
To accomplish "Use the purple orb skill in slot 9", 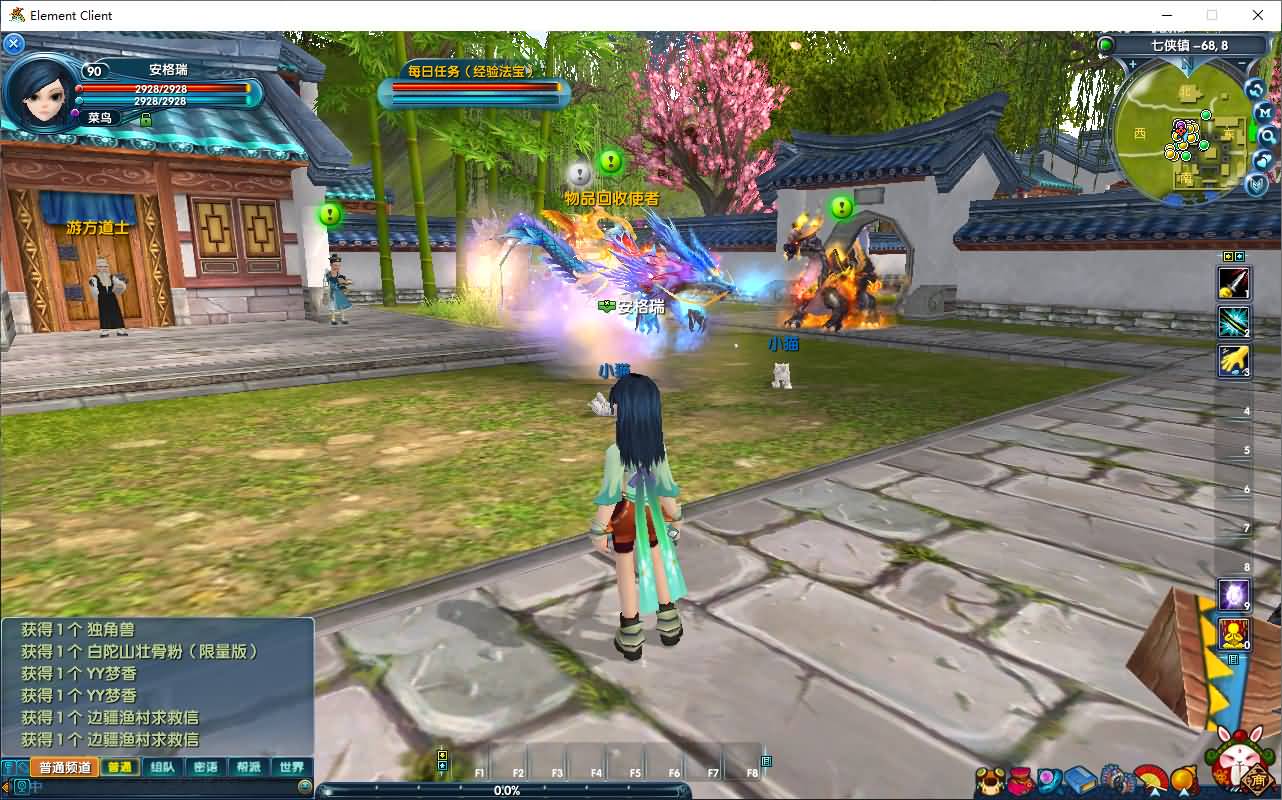I will 1233,595.
